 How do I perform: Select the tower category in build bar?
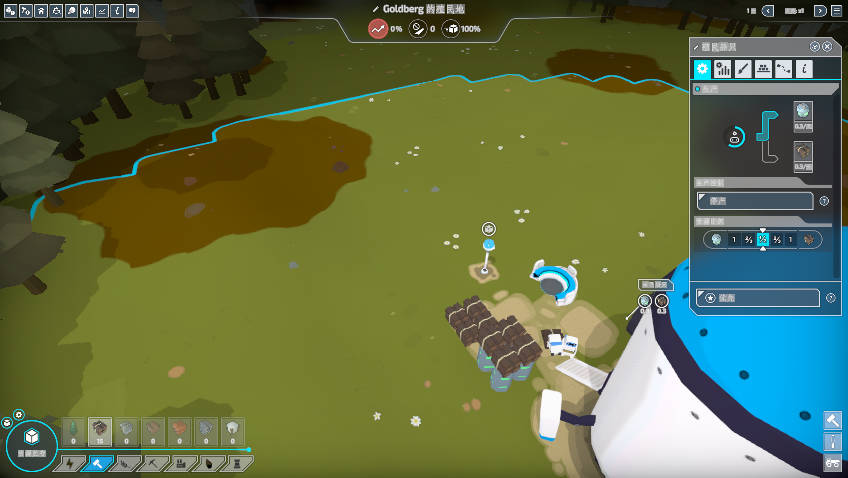tap(235, 463)
